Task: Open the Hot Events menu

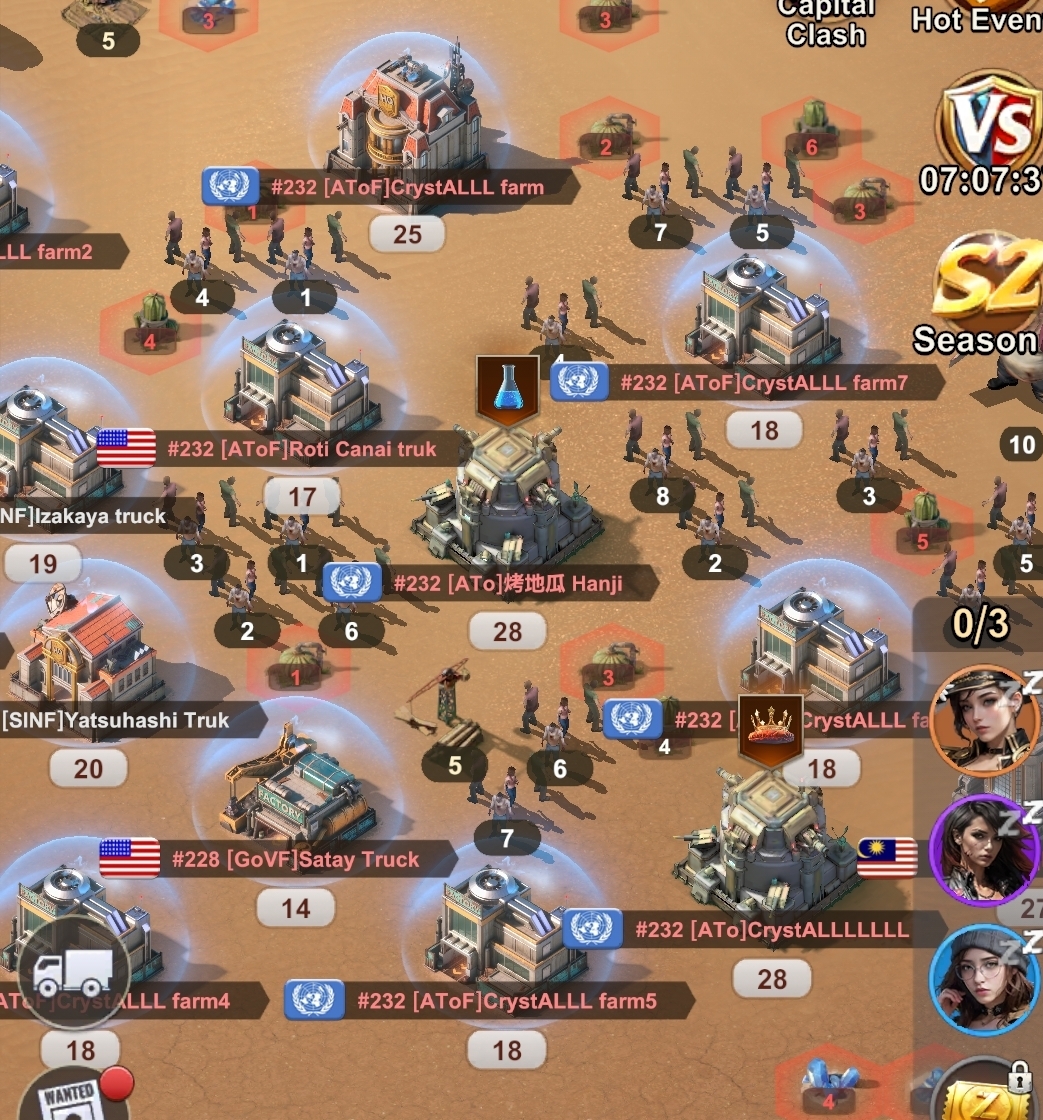Action: coord(975,18)
